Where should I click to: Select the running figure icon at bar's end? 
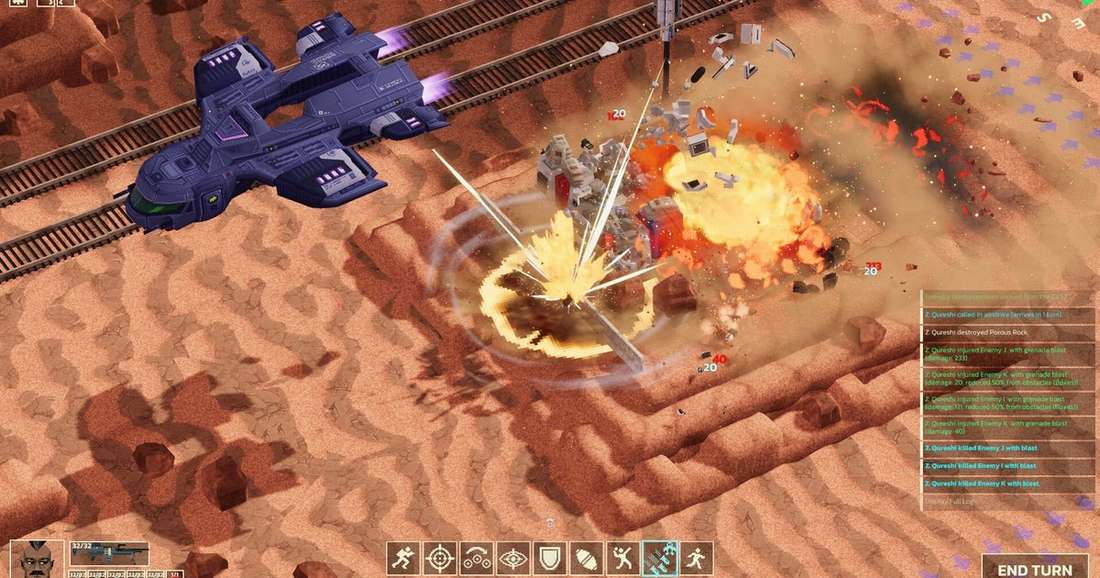point(696,558)
